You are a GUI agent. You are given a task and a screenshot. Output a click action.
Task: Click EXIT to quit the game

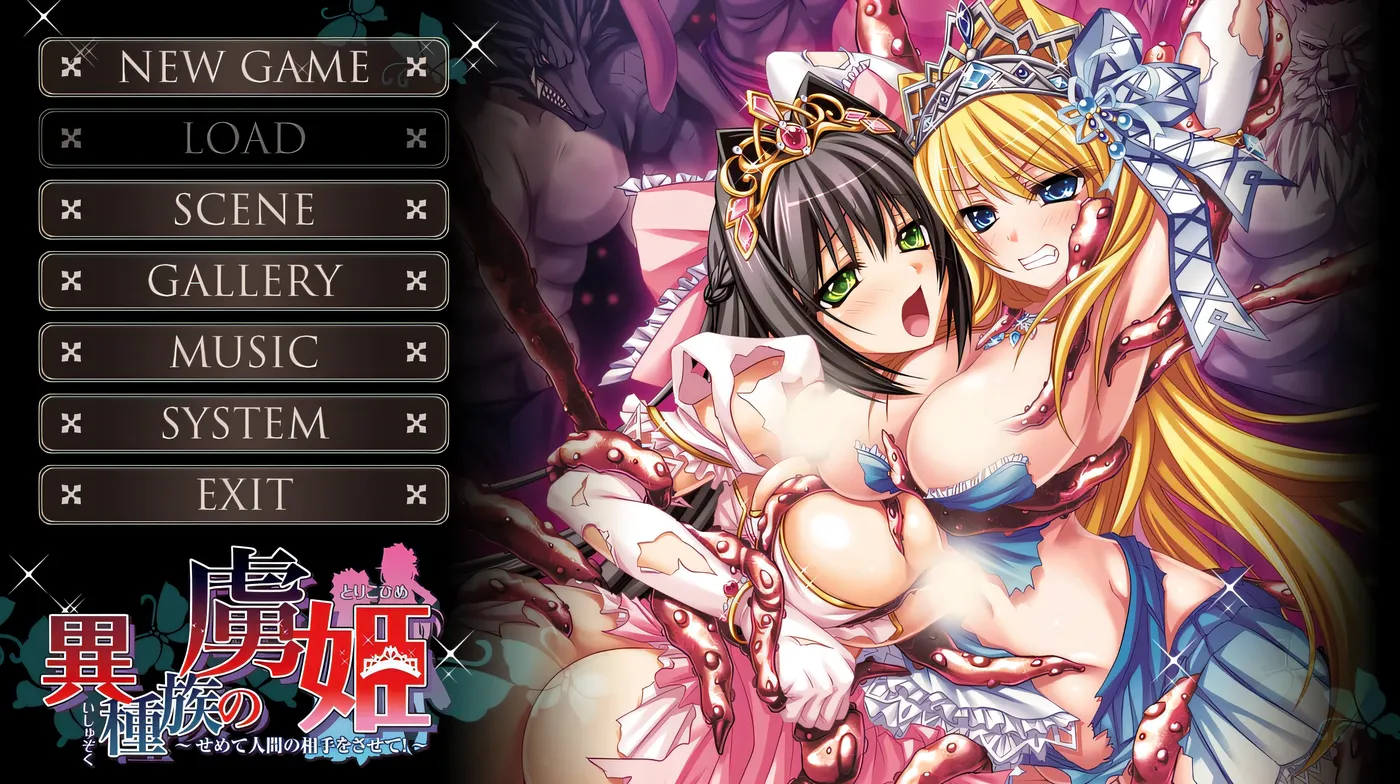pyautogui.click(x=241, y=493)
